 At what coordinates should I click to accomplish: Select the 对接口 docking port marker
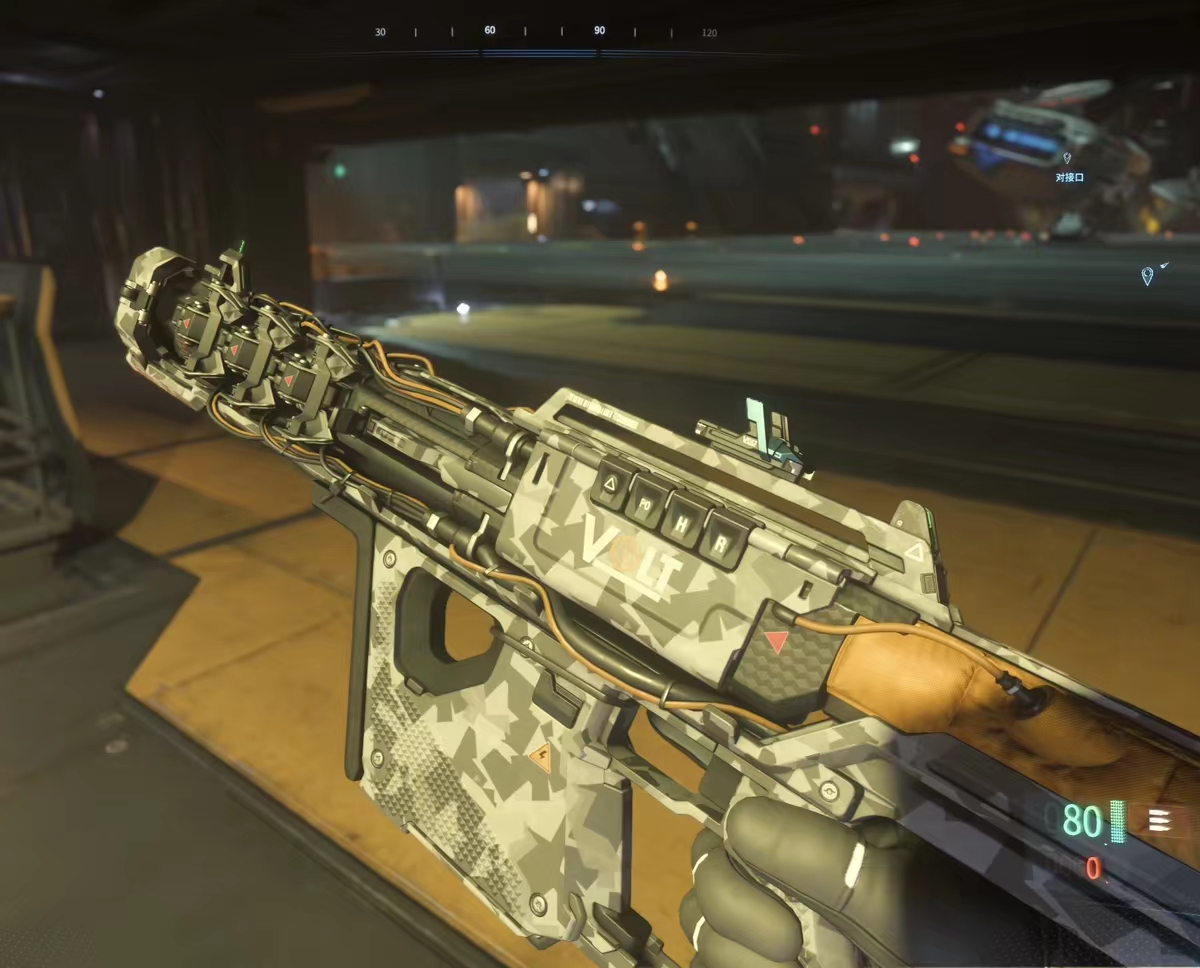(x=1067, y=158)
